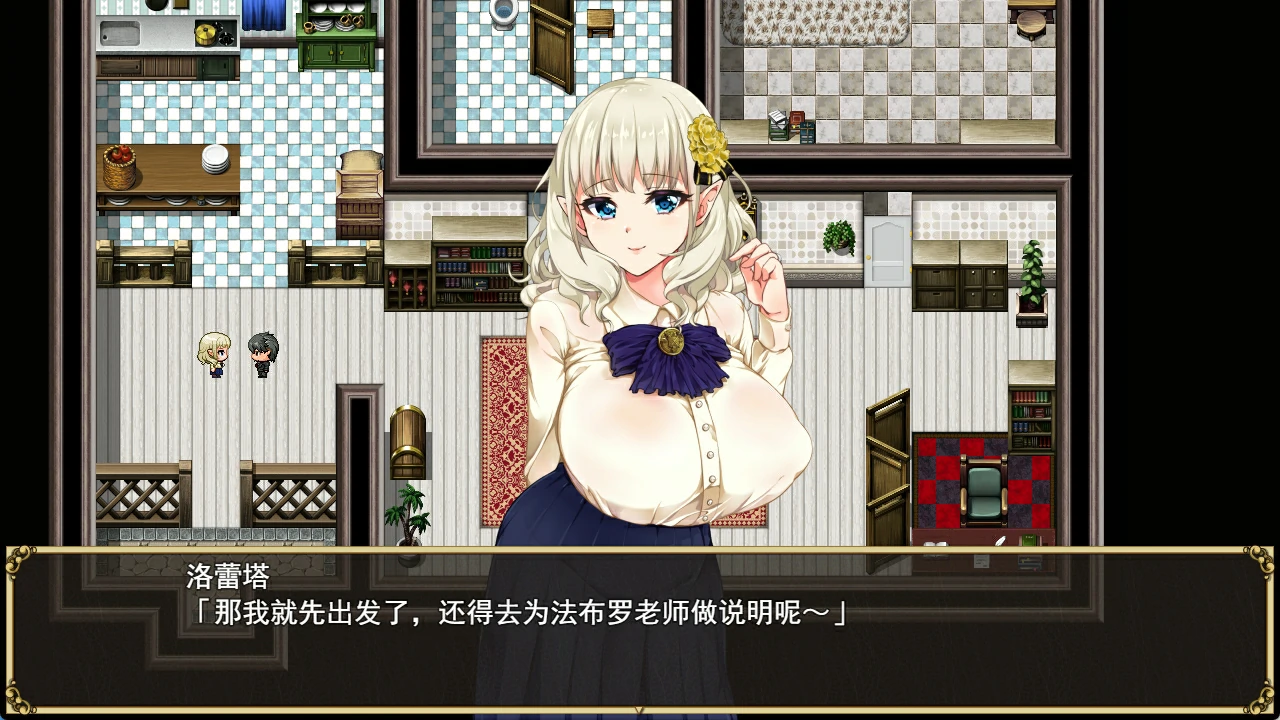Click the blonde character sprite on the left
Screen dimensions: 1280x720
(x=213, y=356)
